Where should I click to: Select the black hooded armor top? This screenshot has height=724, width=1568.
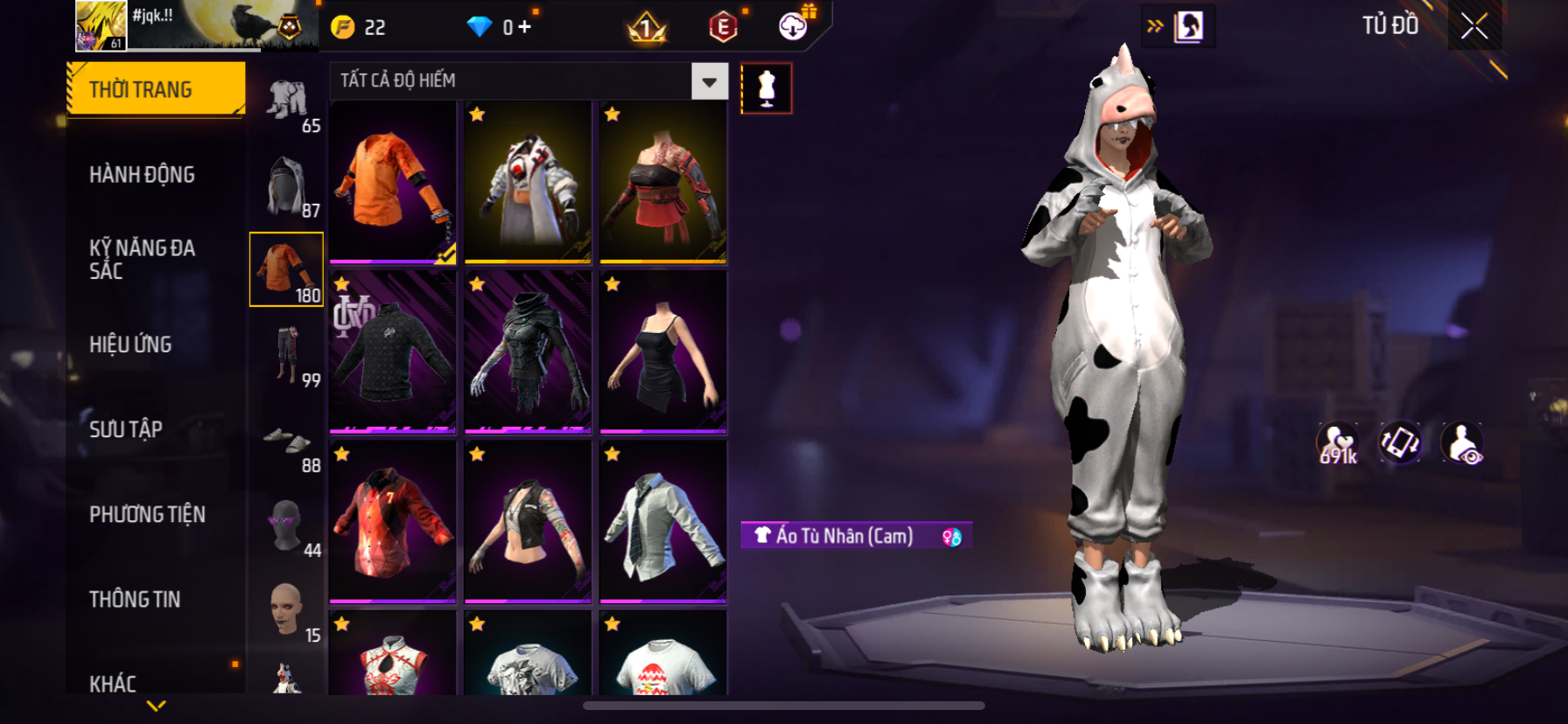coord(528,352)
